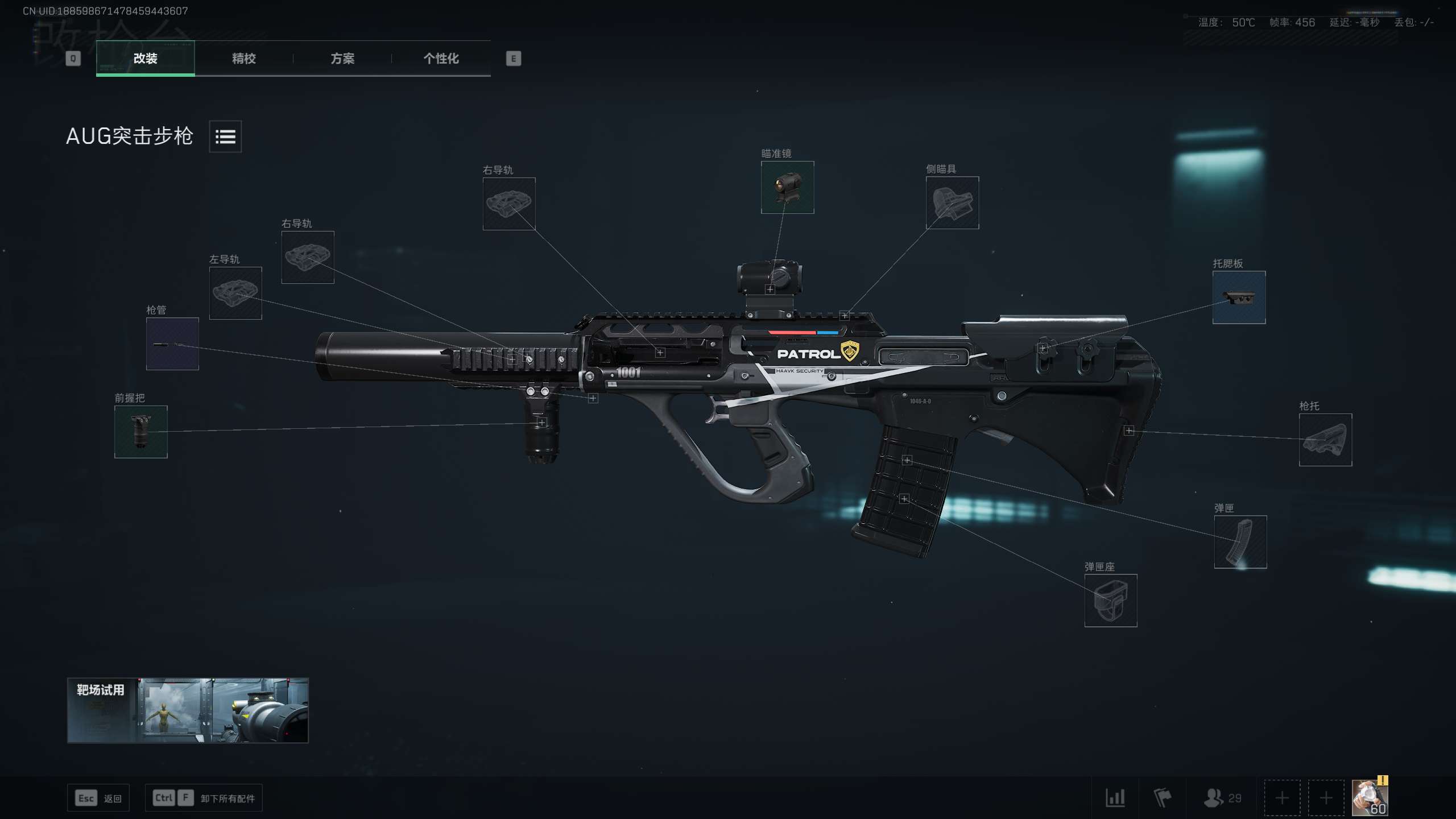Select the 枪托 stock slot
This screenshot has width=1456, height=819.
pyautogui.click(x=1325, y=440)
